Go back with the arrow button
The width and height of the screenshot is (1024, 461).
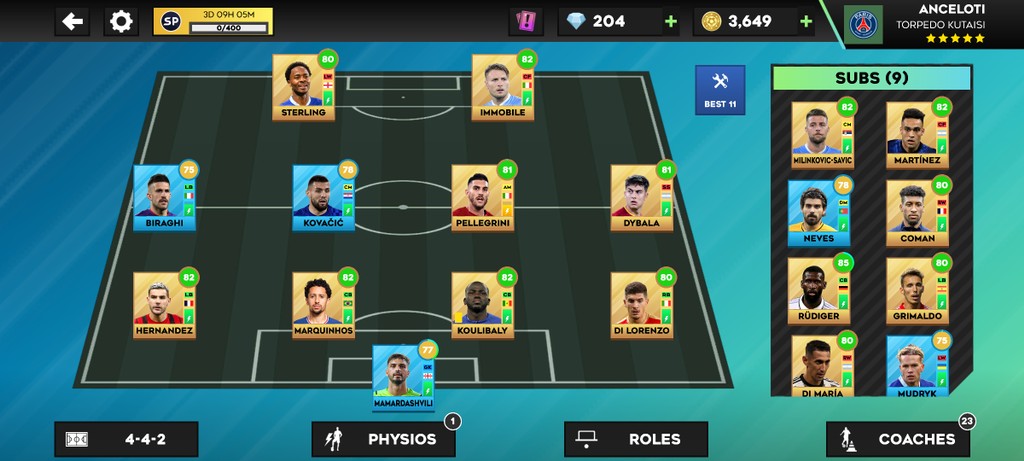point(72,21)
